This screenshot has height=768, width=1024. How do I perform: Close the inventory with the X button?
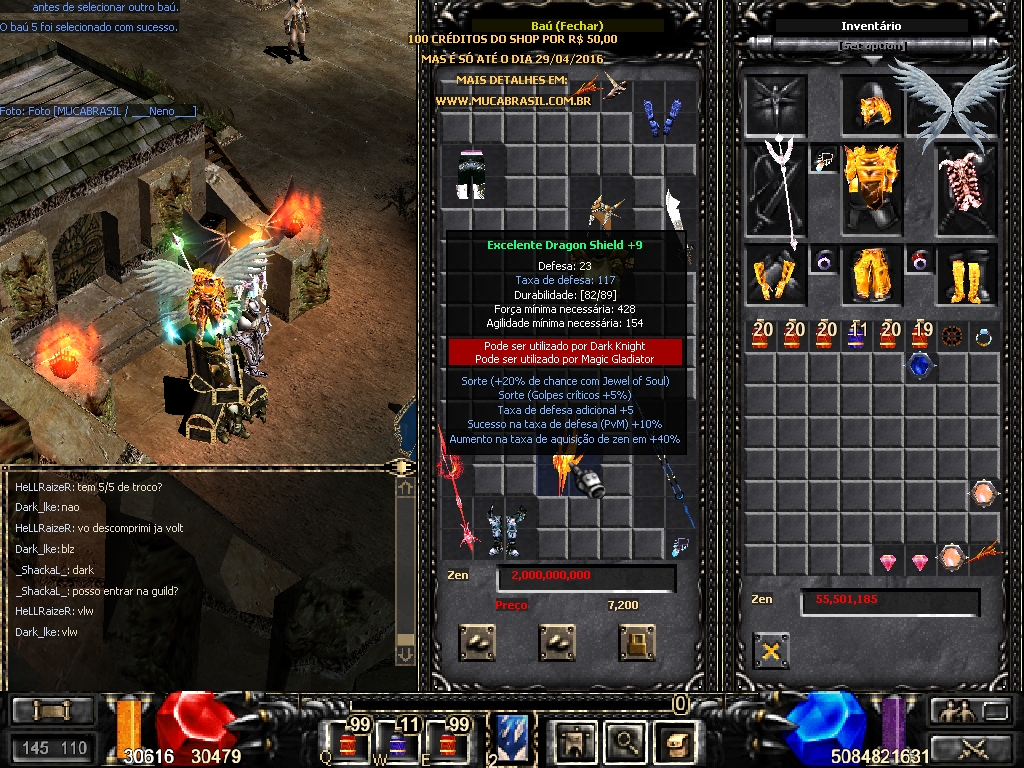click(x=770, y=651)
